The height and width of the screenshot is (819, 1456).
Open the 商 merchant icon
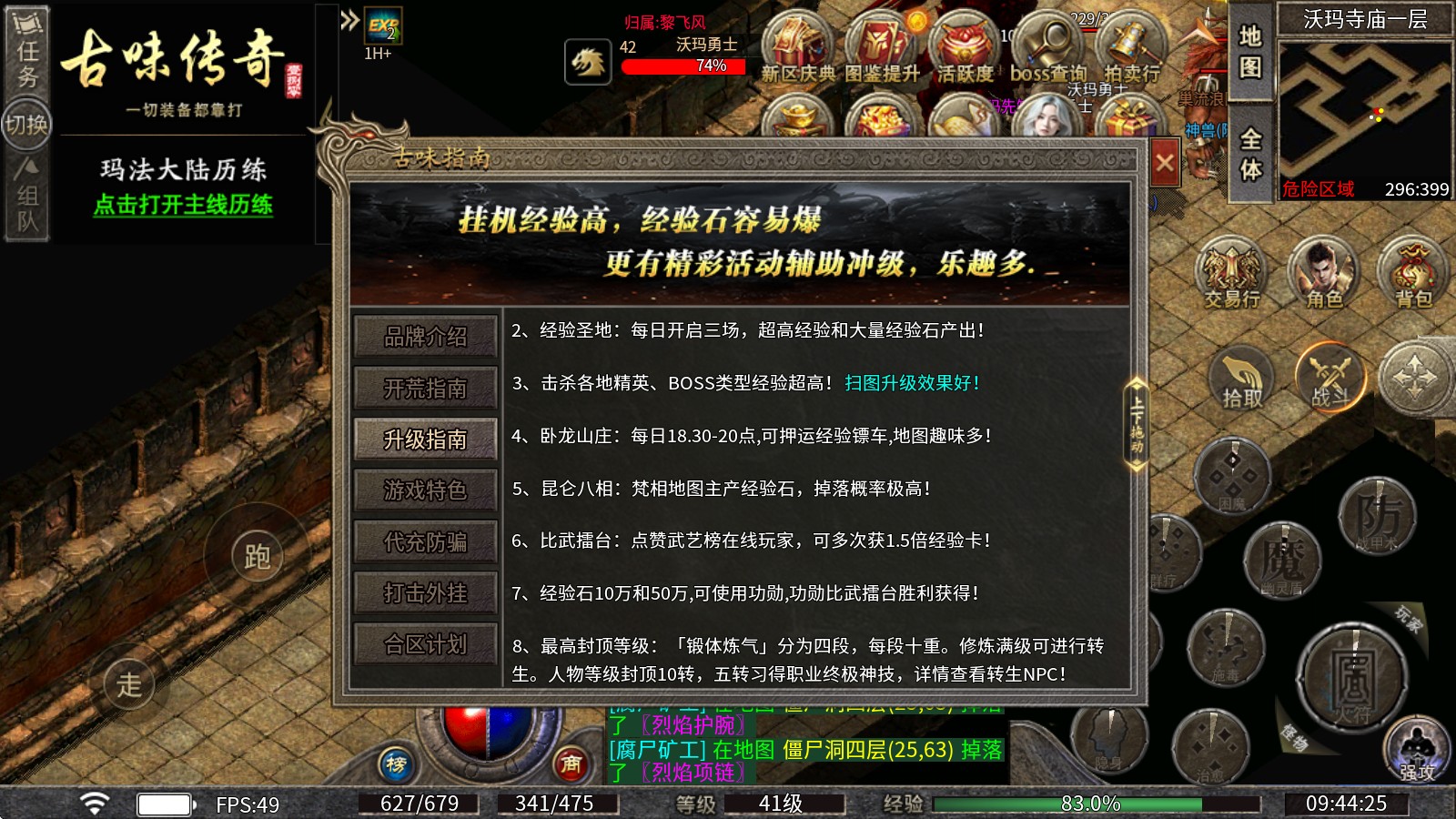(571, 764)
